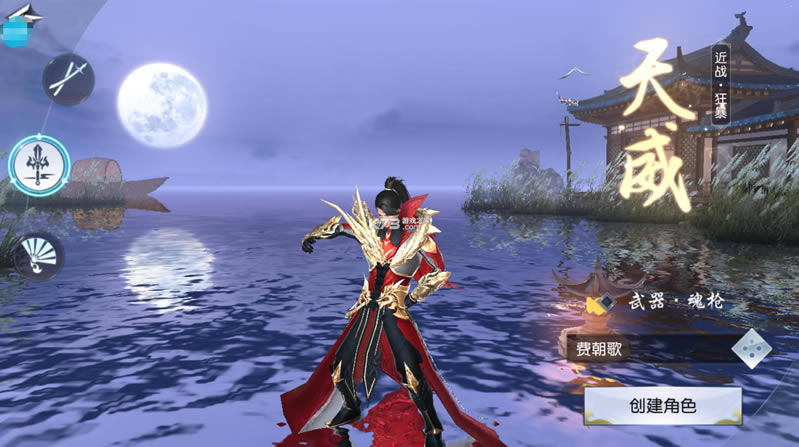Viewport: 799px width, 447px height.
Task: Select the crossed swords class icon
Action: click(69, 79)
